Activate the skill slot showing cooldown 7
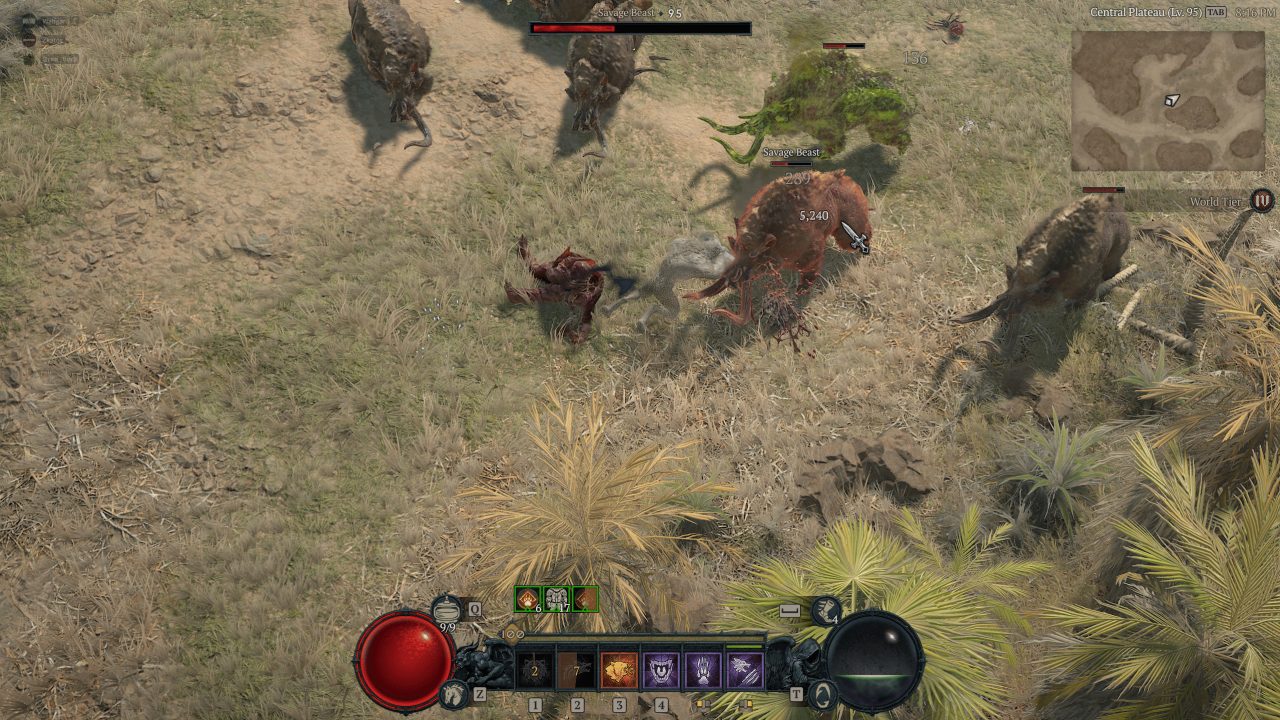This screenshot has width=1280, height=720. pyautogui.click(x=577, y=670)
